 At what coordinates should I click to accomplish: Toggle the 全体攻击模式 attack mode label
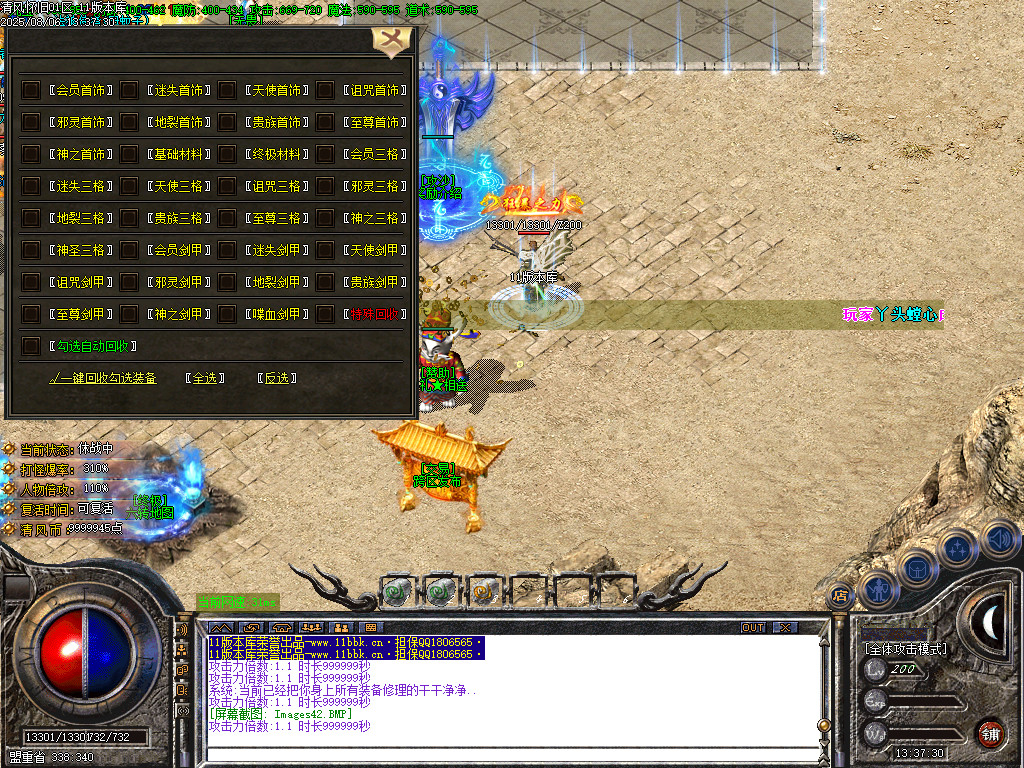(x=906, y=649)
